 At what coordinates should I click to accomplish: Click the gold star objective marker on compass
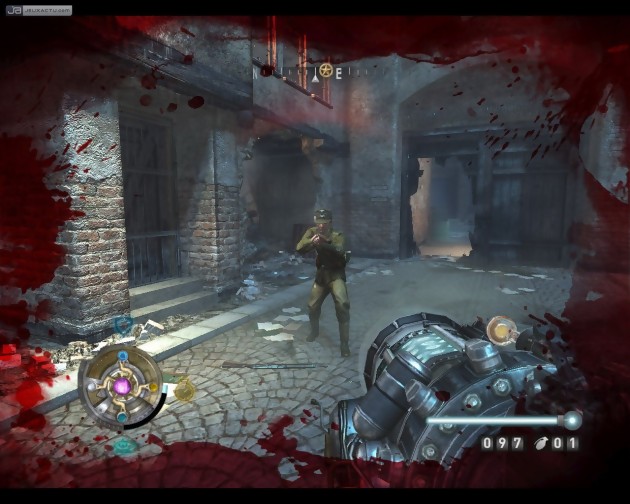[326, 71]
